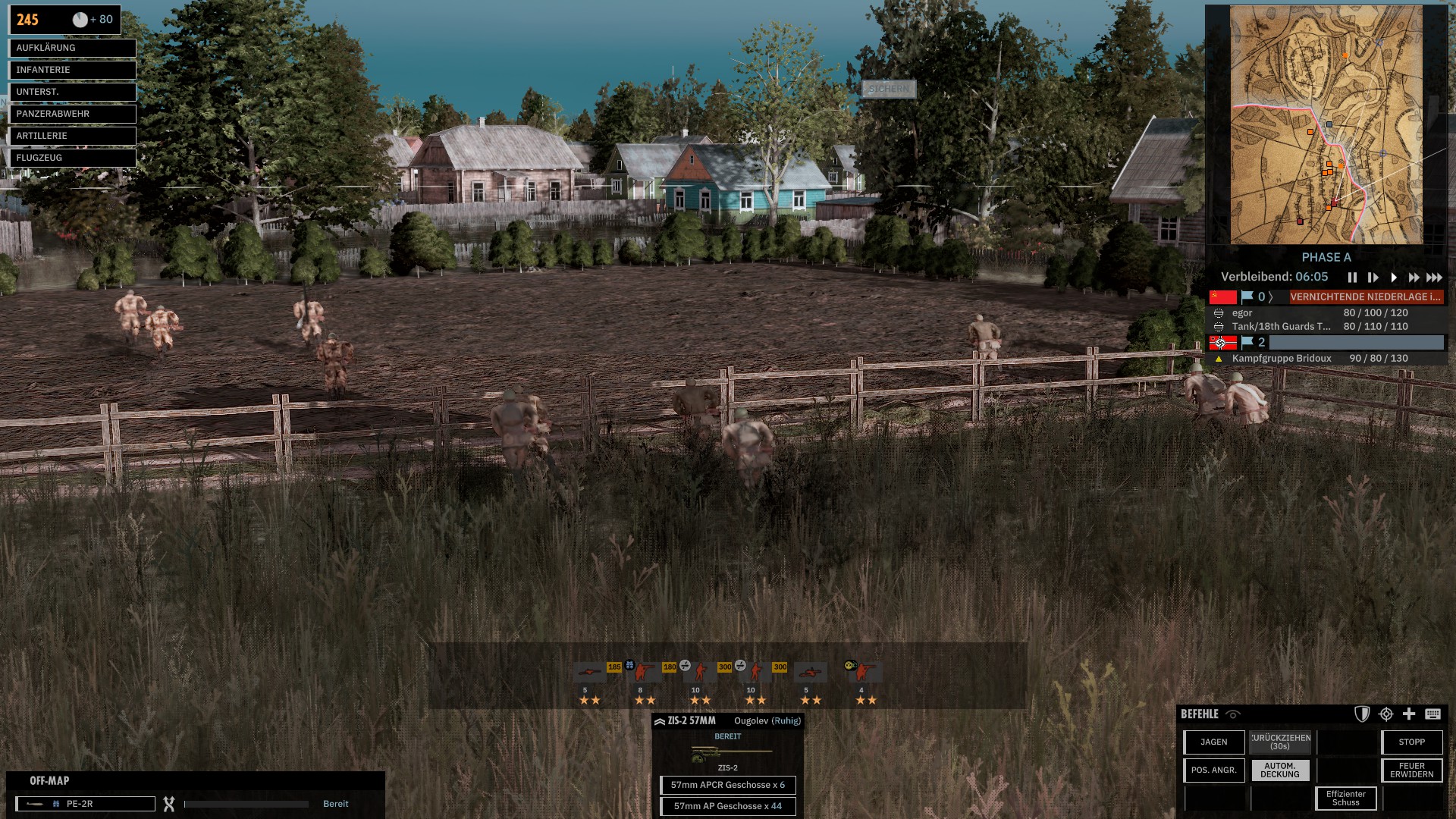Open the Flugzeug category

pyautogui.click(x=72, y=158)
